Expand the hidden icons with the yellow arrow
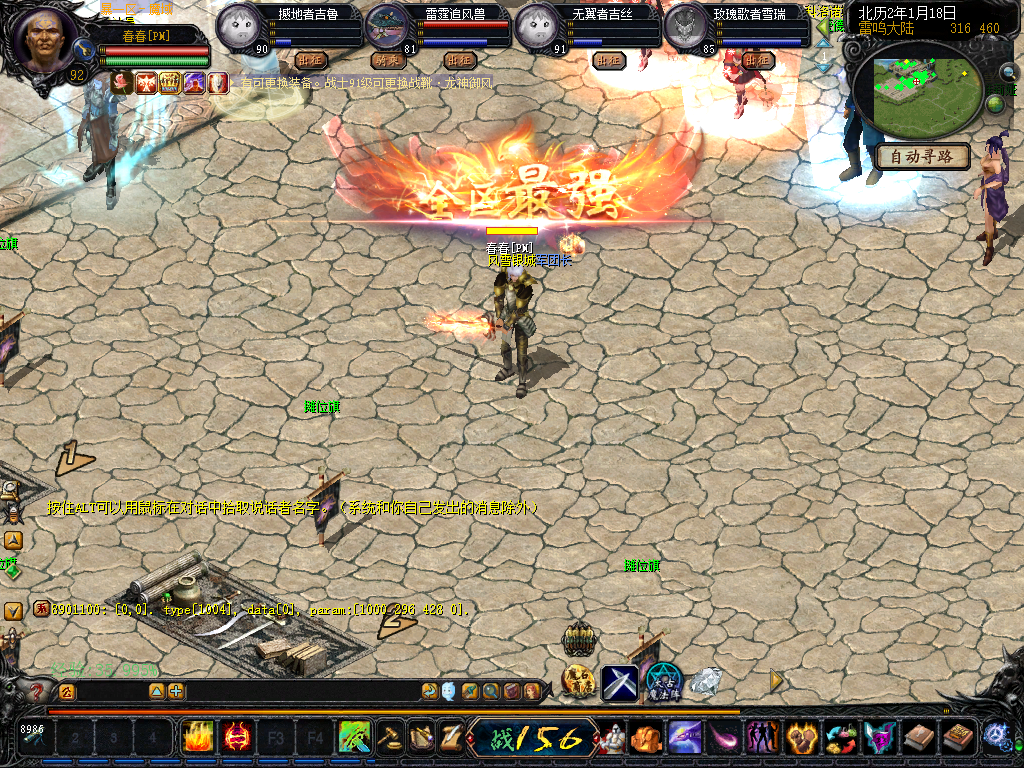Image resolution: width=1024 pixels, height=768 pixels. click(776, 681)
